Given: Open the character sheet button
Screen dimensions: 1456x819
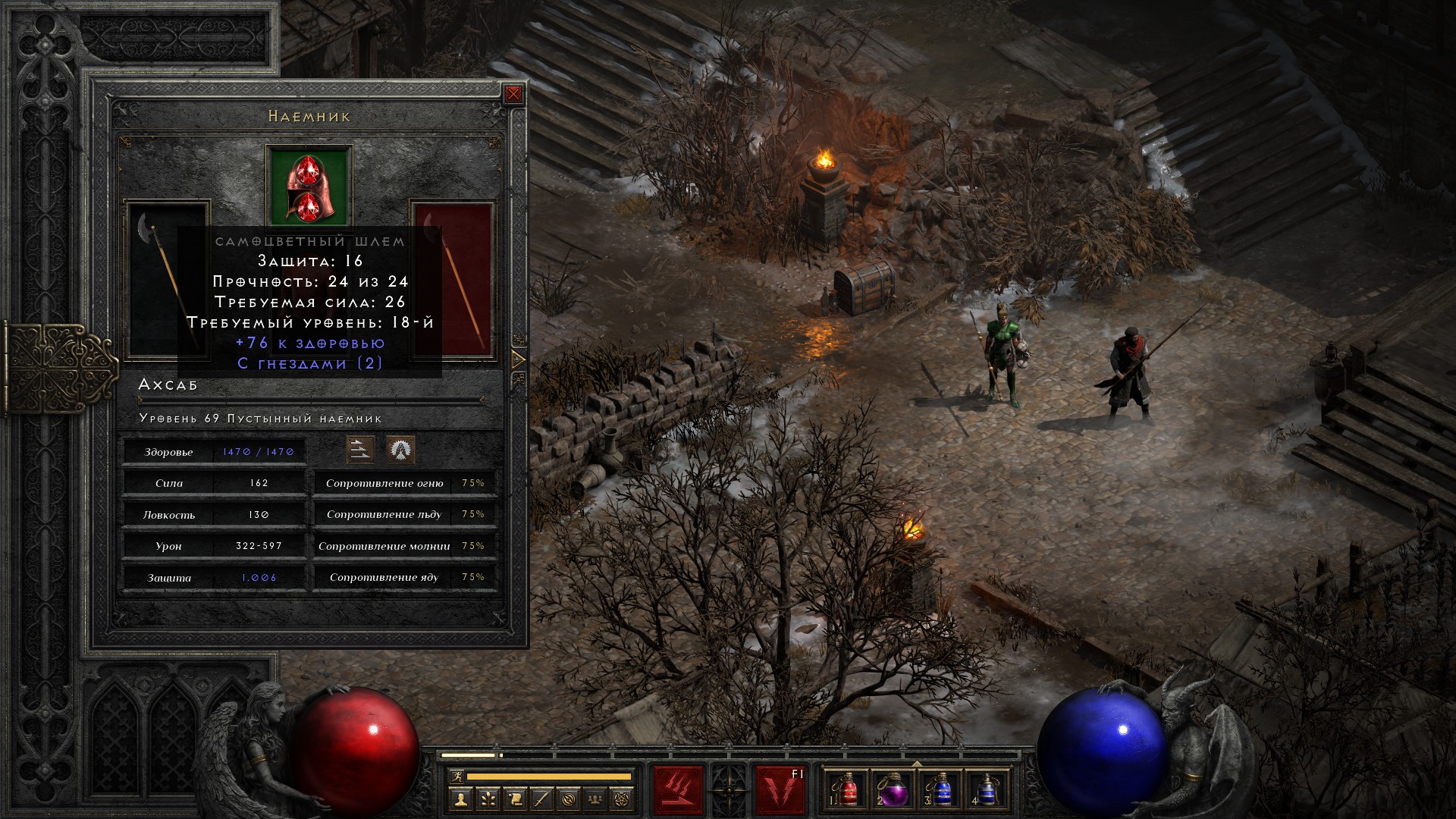Looking at the screenshot, I should [460, 799].
